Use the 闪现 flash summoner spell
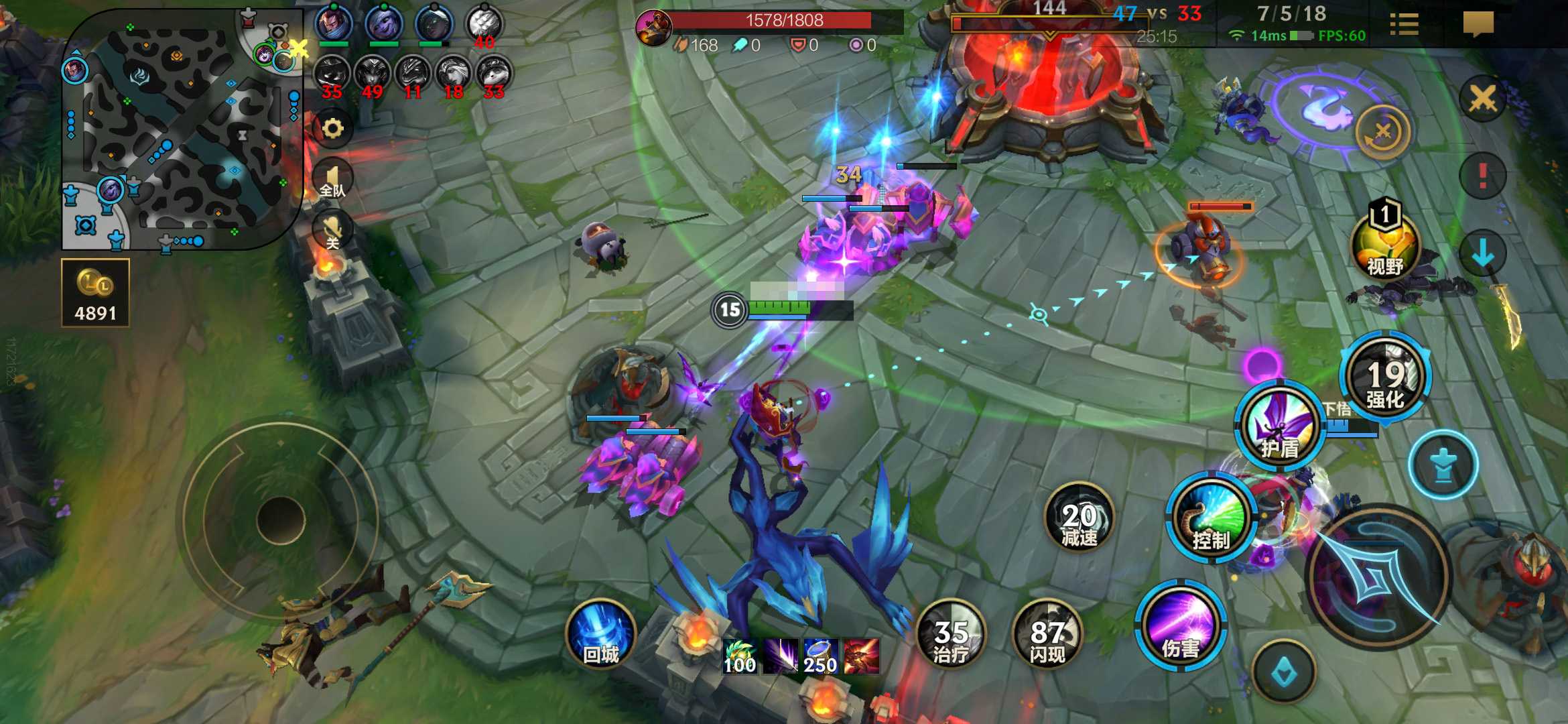1568x724 pixels. click(x=1047, y=635)
